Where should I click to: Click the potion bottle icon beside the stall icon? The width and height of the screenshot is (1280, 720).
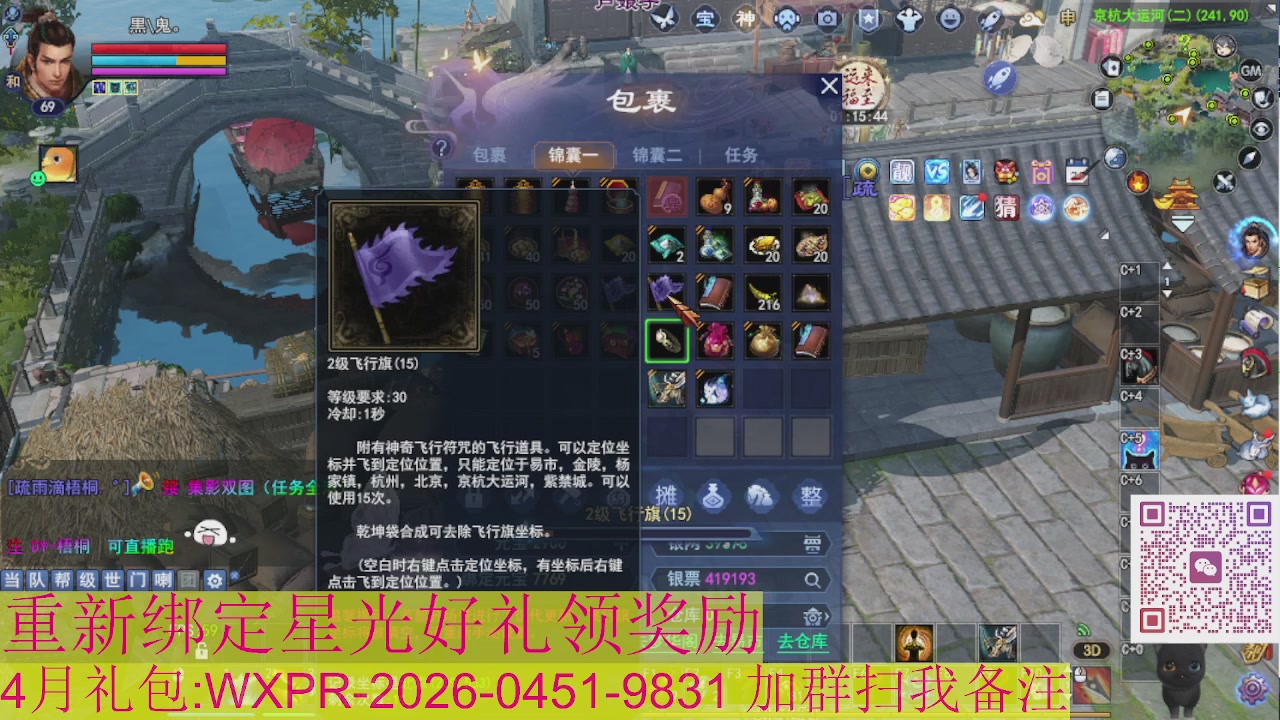tap(712, 495)
